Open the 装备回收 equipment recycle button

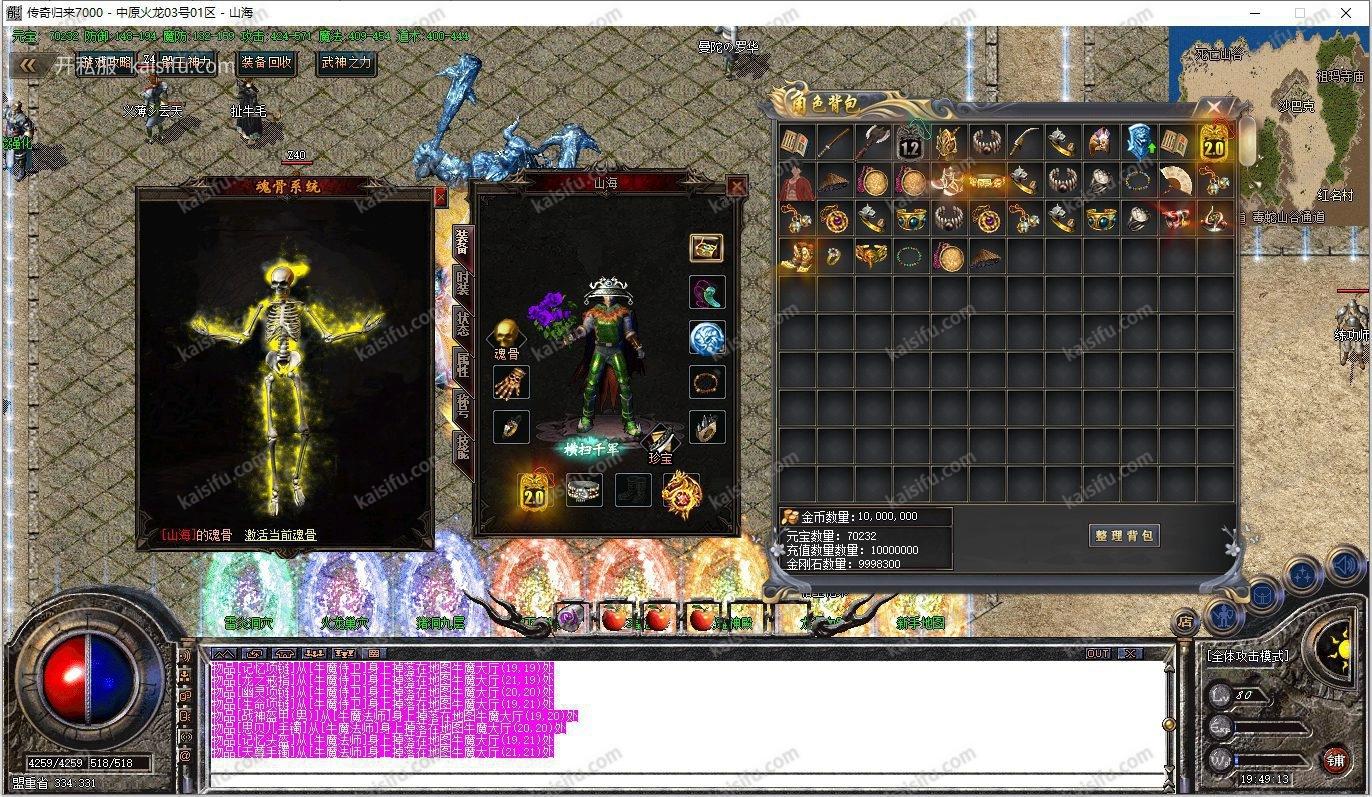coord(267,63)
